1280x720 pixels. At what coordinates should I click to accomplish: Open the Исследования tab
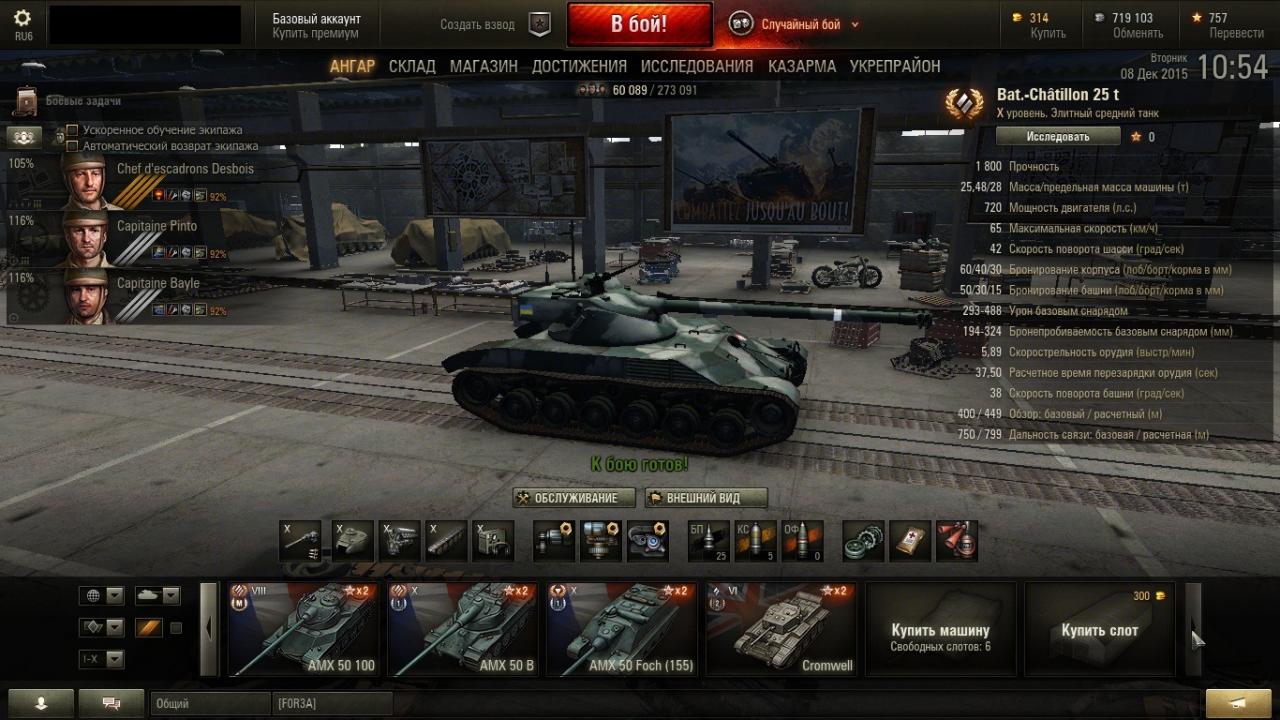697,66
